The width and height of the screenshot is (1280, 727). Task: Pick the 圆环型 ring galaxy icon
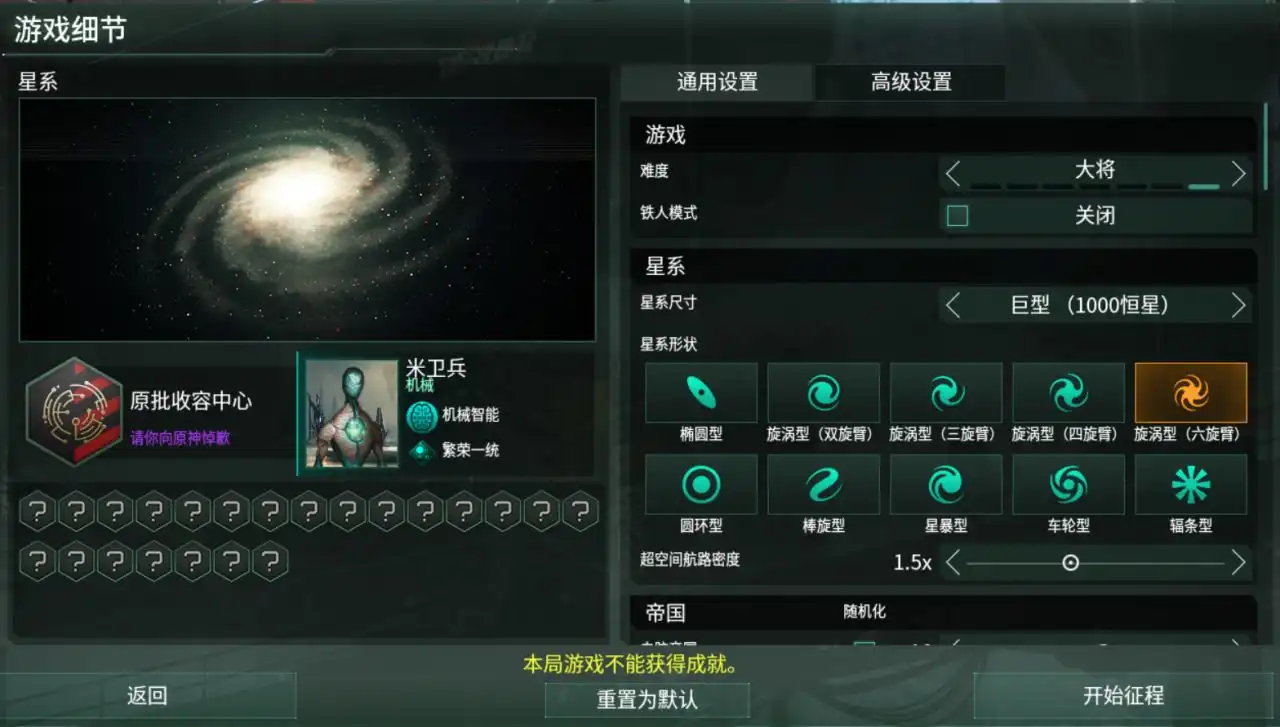701,483
